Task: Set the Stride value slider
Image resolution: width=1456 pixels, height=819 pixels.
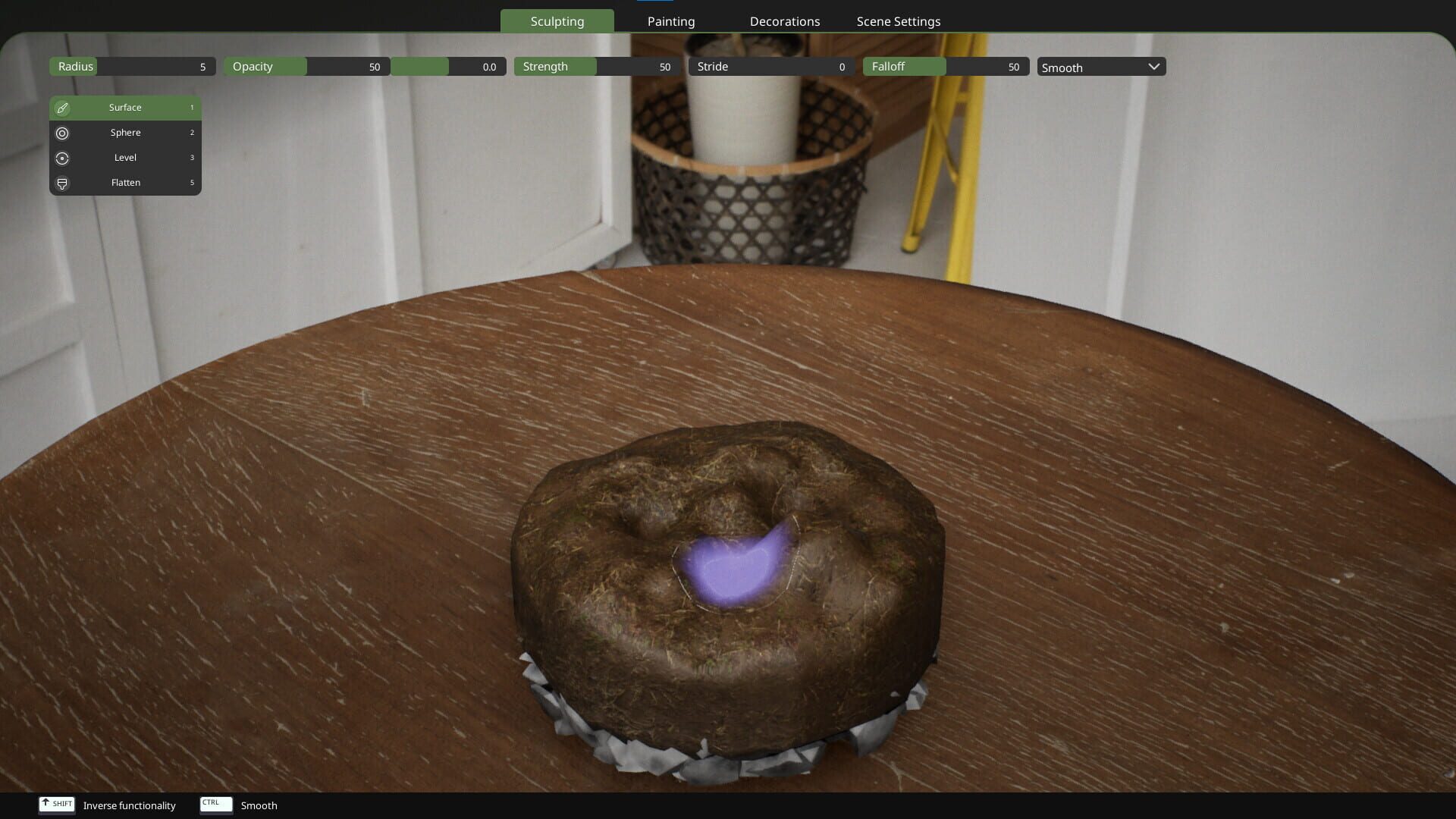Action: pos(771,66)
